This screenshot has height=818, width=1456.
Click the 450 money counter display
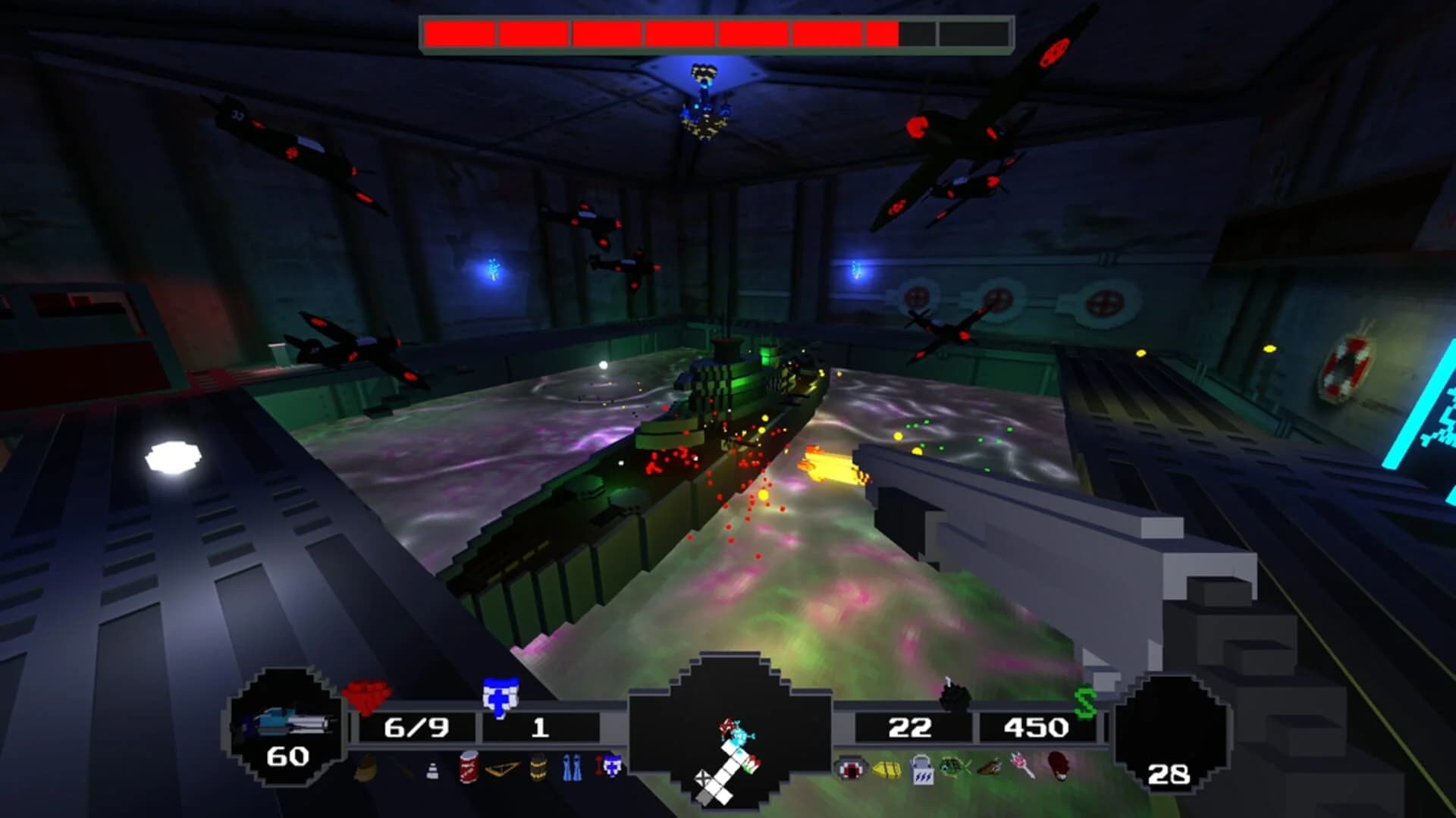point(1034,728)
